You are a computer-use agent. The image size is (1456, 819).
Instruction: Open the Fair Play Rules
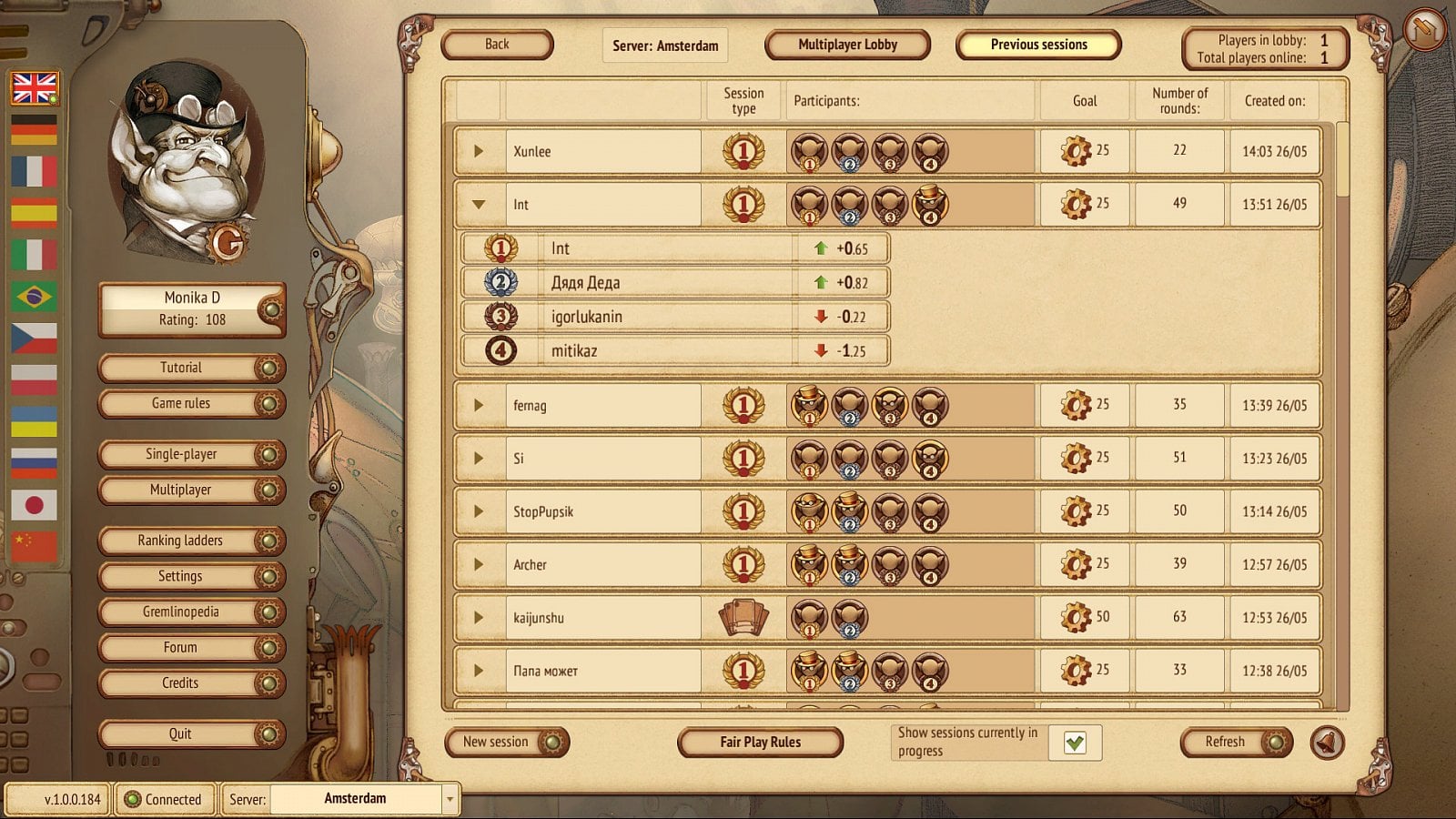tap(760, 743)
